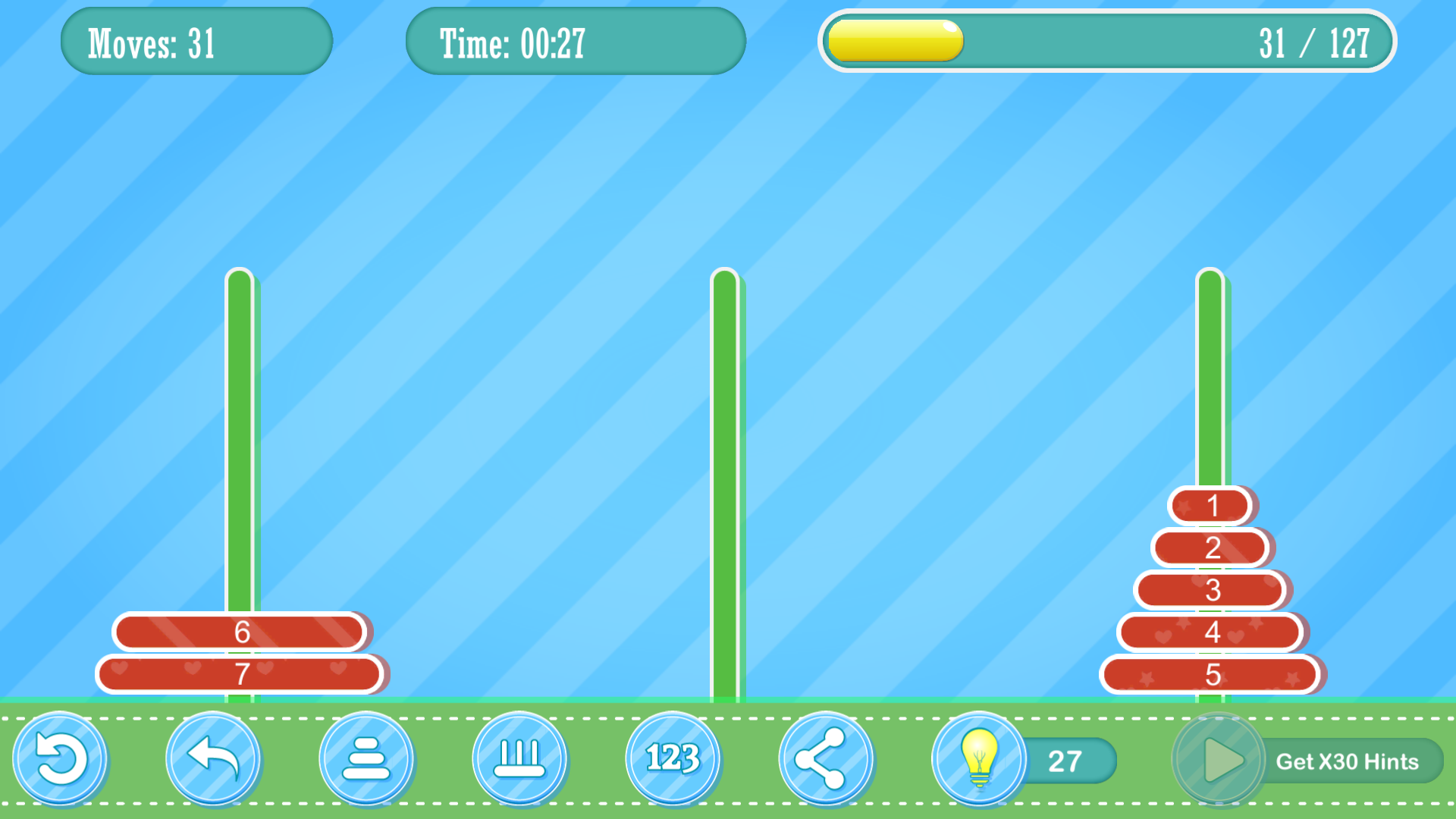Restart the current puzzle
Viewport: 1456px width, 819px height.
[x=62, y=760]
